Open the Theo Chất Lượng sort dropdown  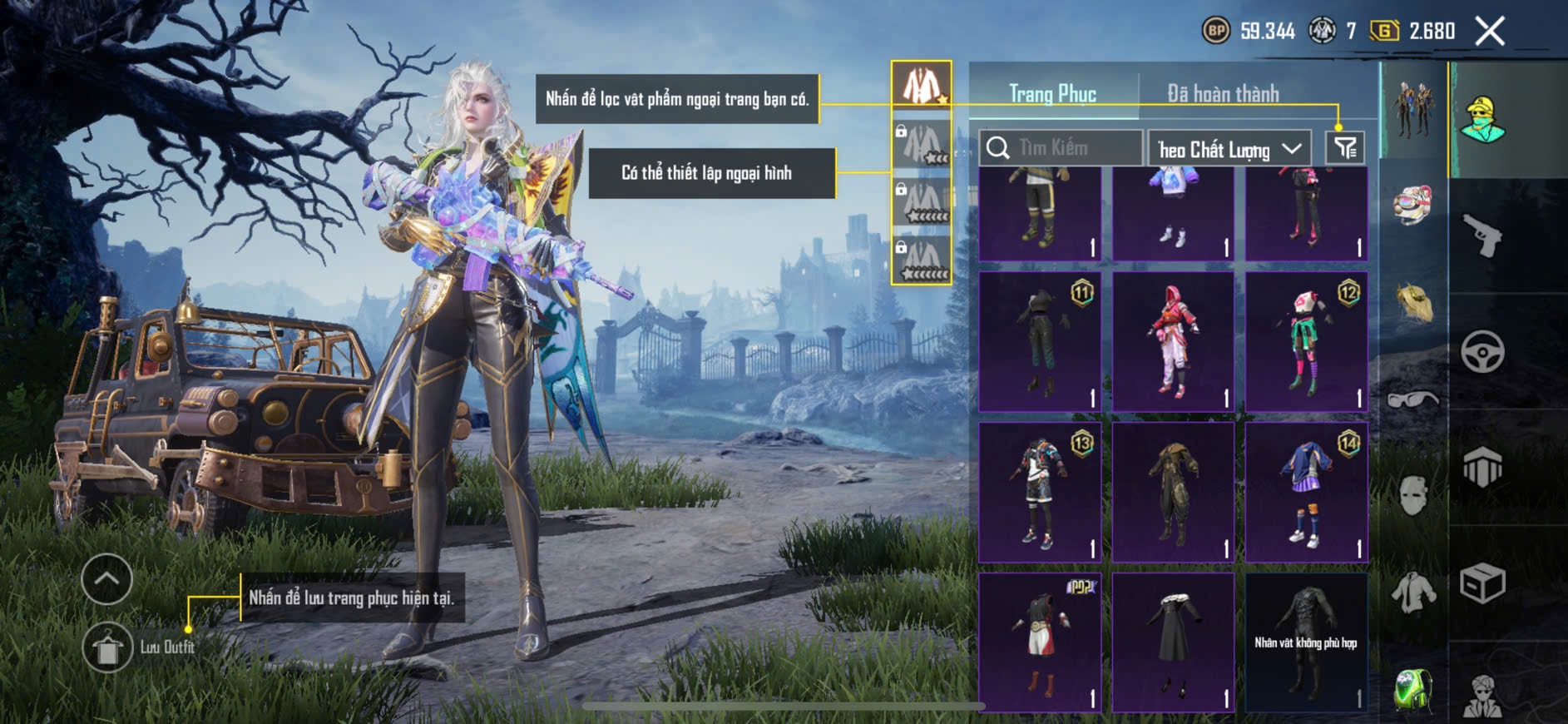[1229, 149]
